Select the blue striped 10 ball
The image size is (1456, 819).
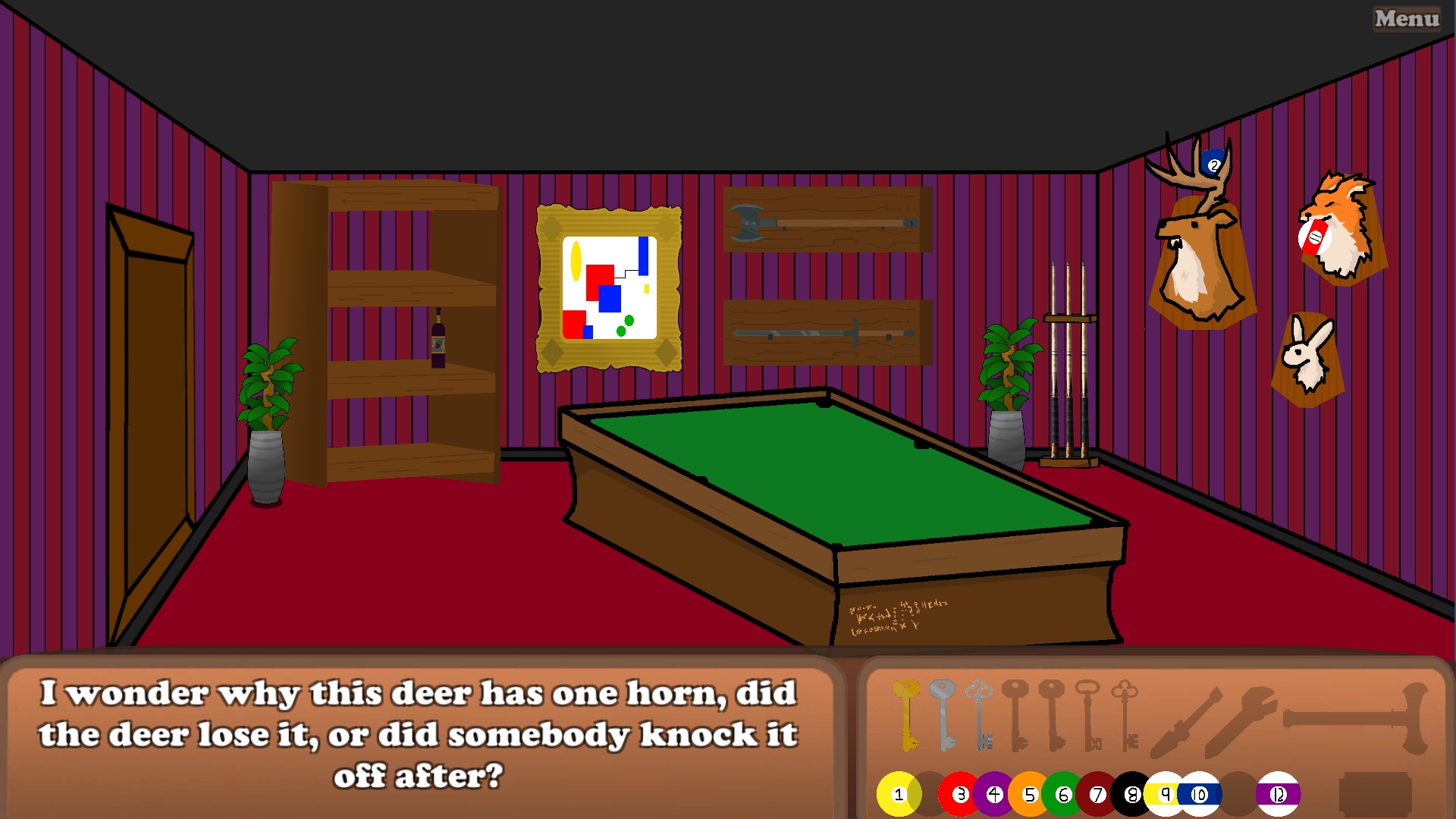[x=1200, y=795]
